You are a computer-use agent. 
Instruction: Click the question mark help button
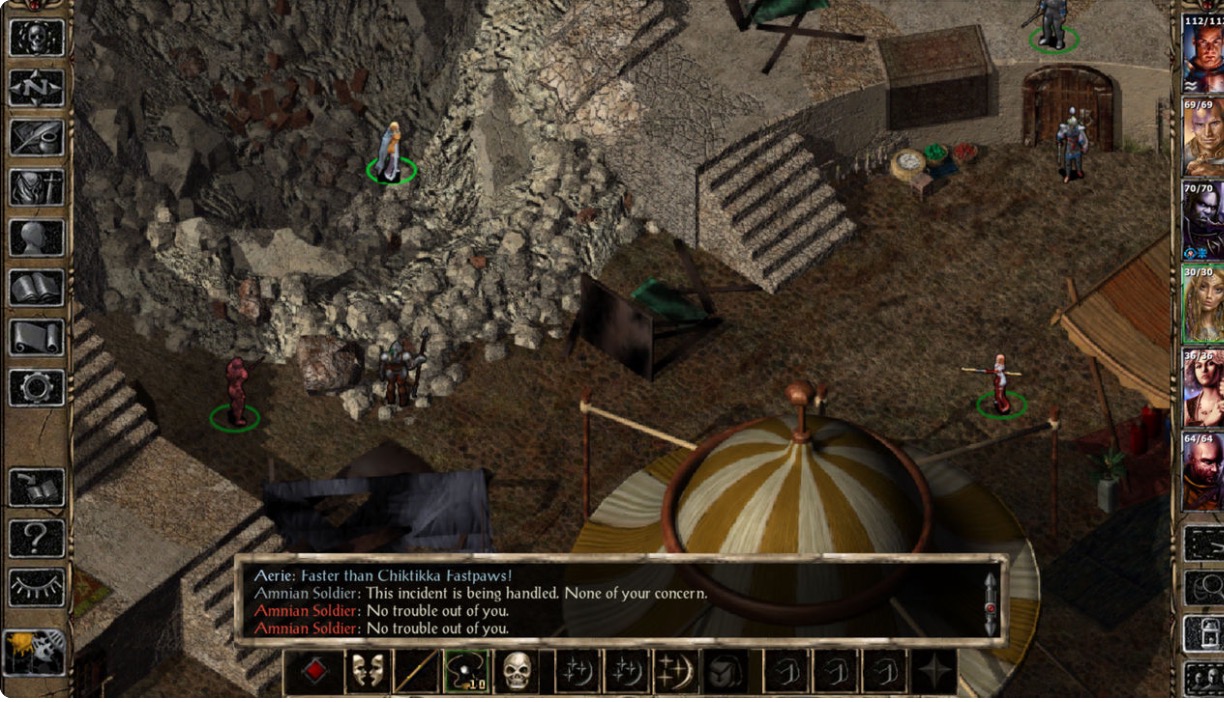tap(37, 538)
